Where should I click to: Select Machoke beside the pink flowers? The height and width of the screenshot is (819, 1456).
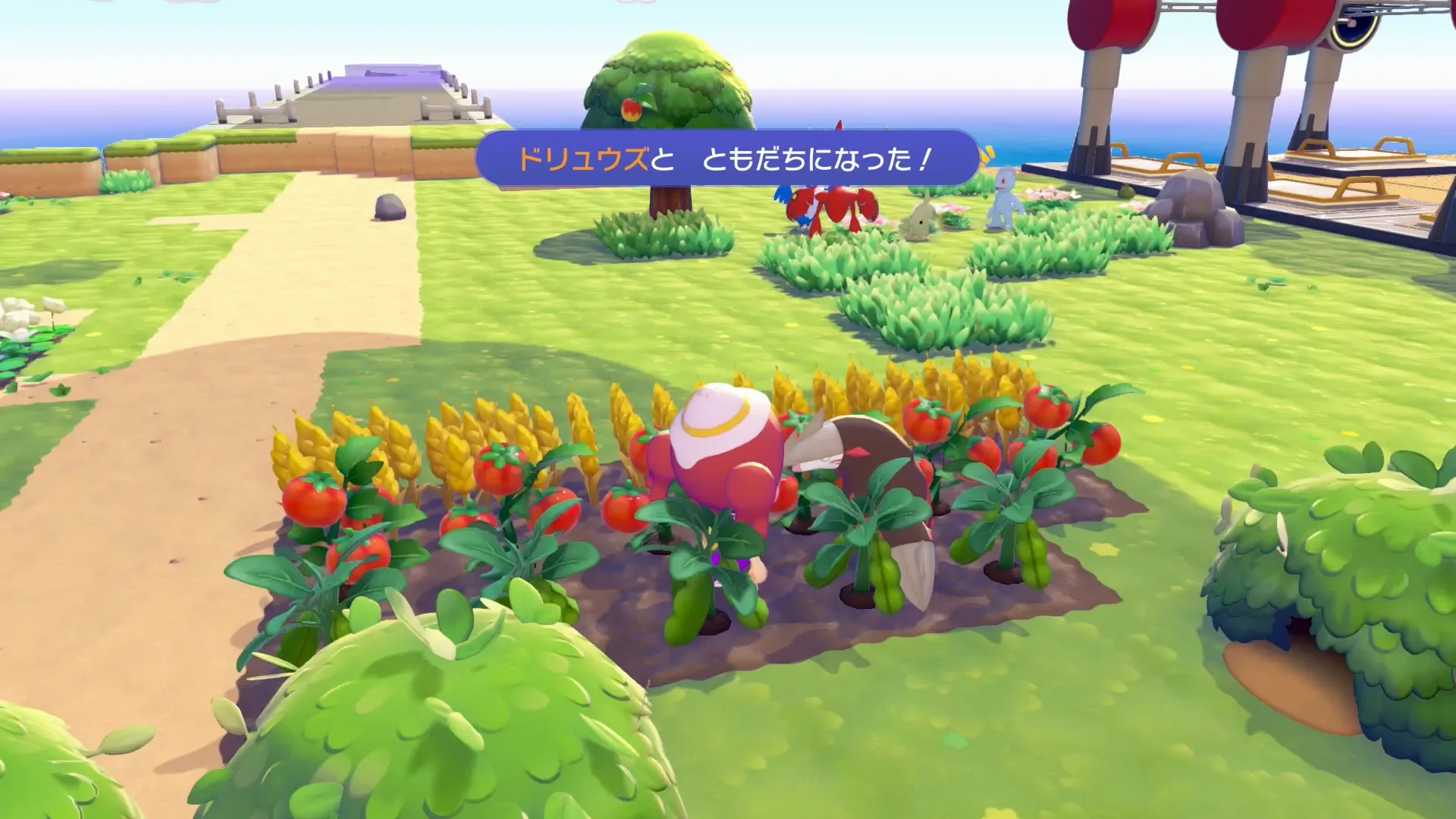point(1003,201)
